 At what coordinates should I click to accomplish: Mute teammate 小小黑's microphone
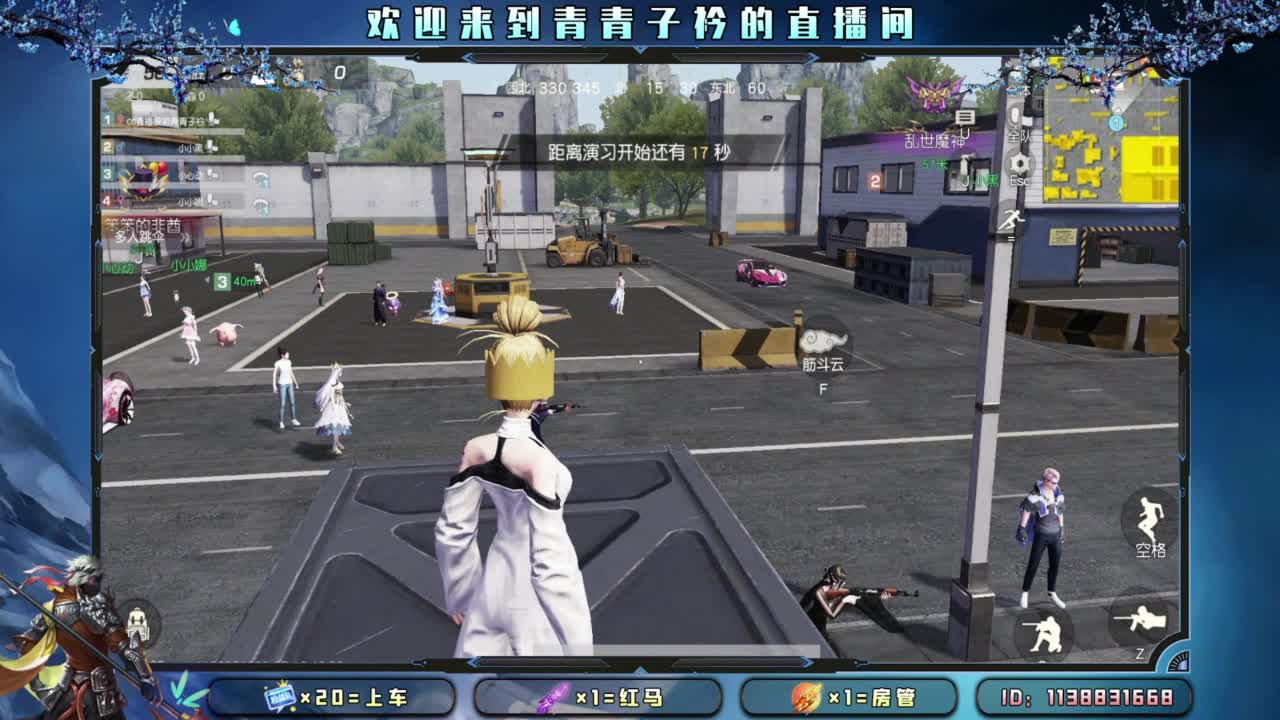[x=210, y=146]
